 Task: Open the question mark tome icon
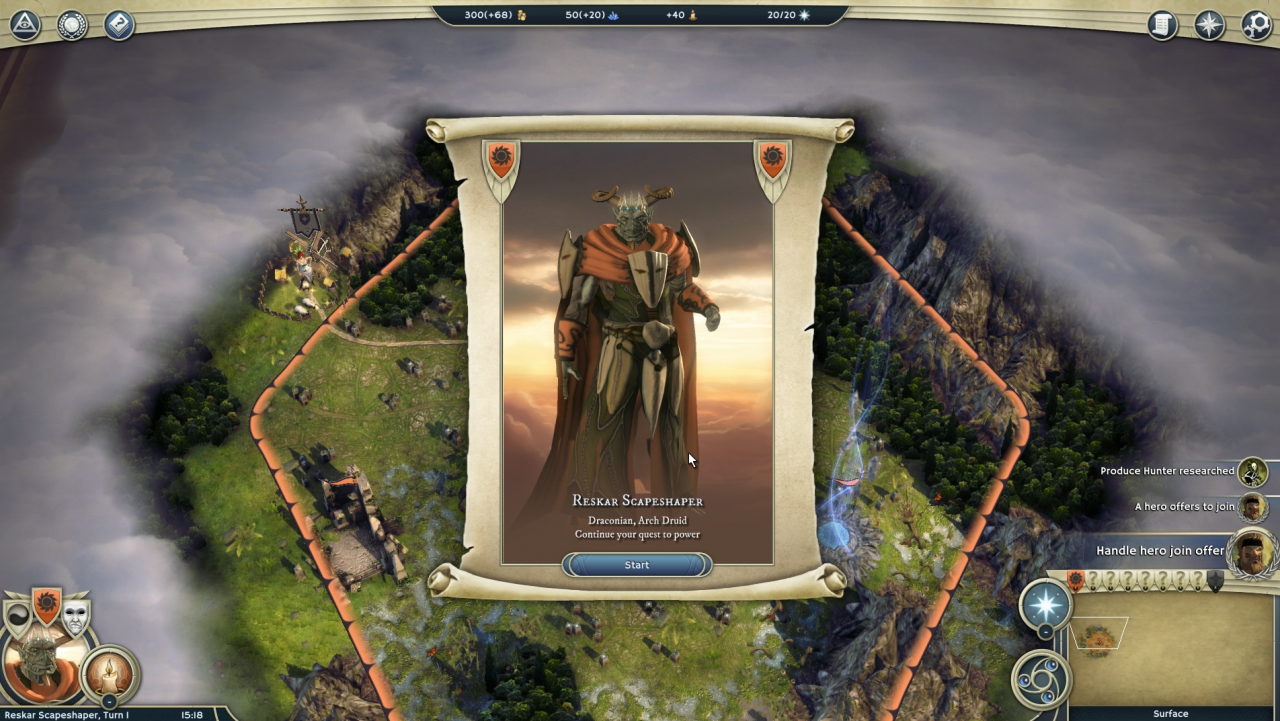pyautogui.click(x=118, y=25)
